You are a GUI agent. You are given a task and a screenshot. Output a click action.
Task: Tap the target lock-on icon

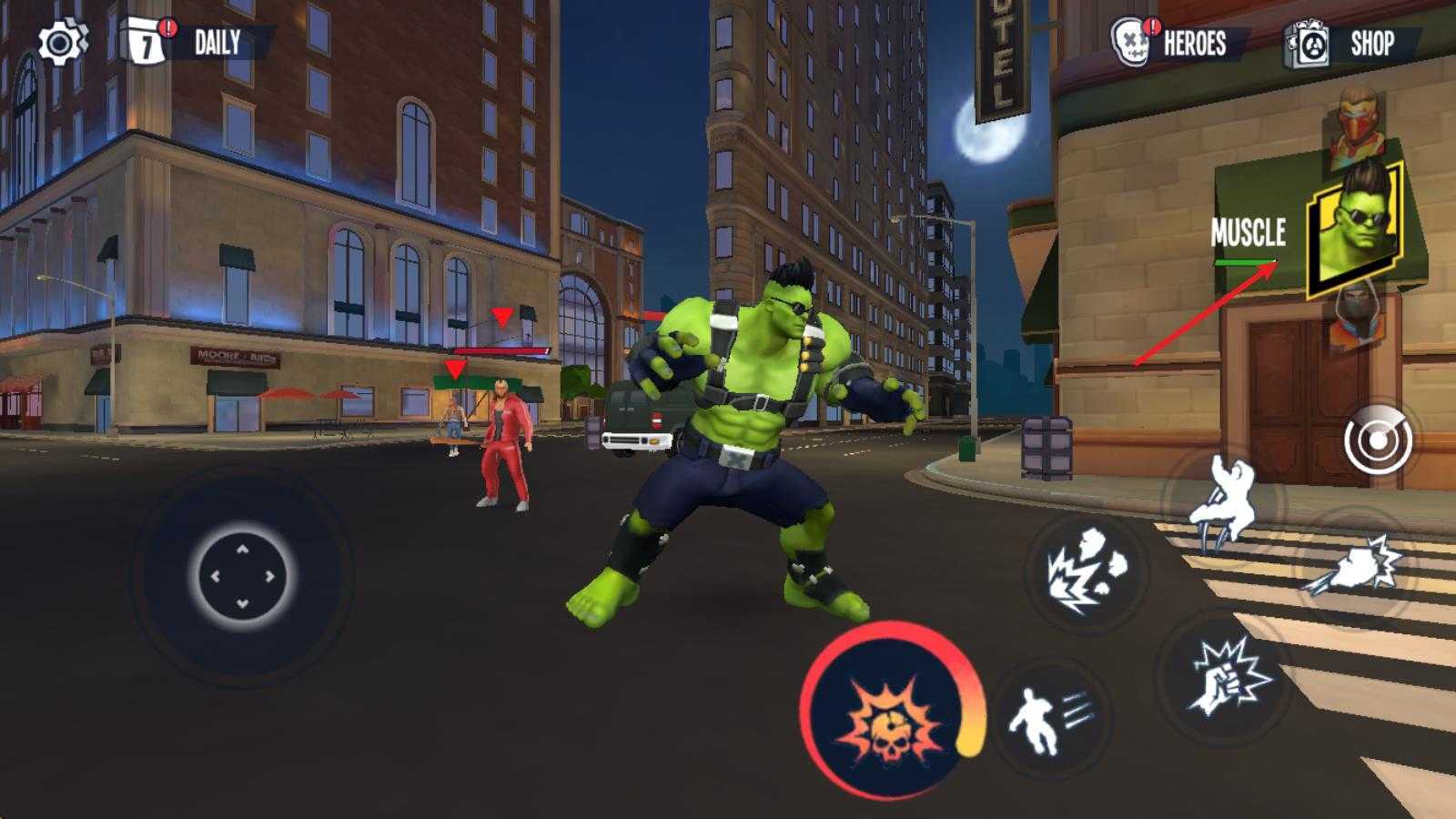click(1378, 441)
